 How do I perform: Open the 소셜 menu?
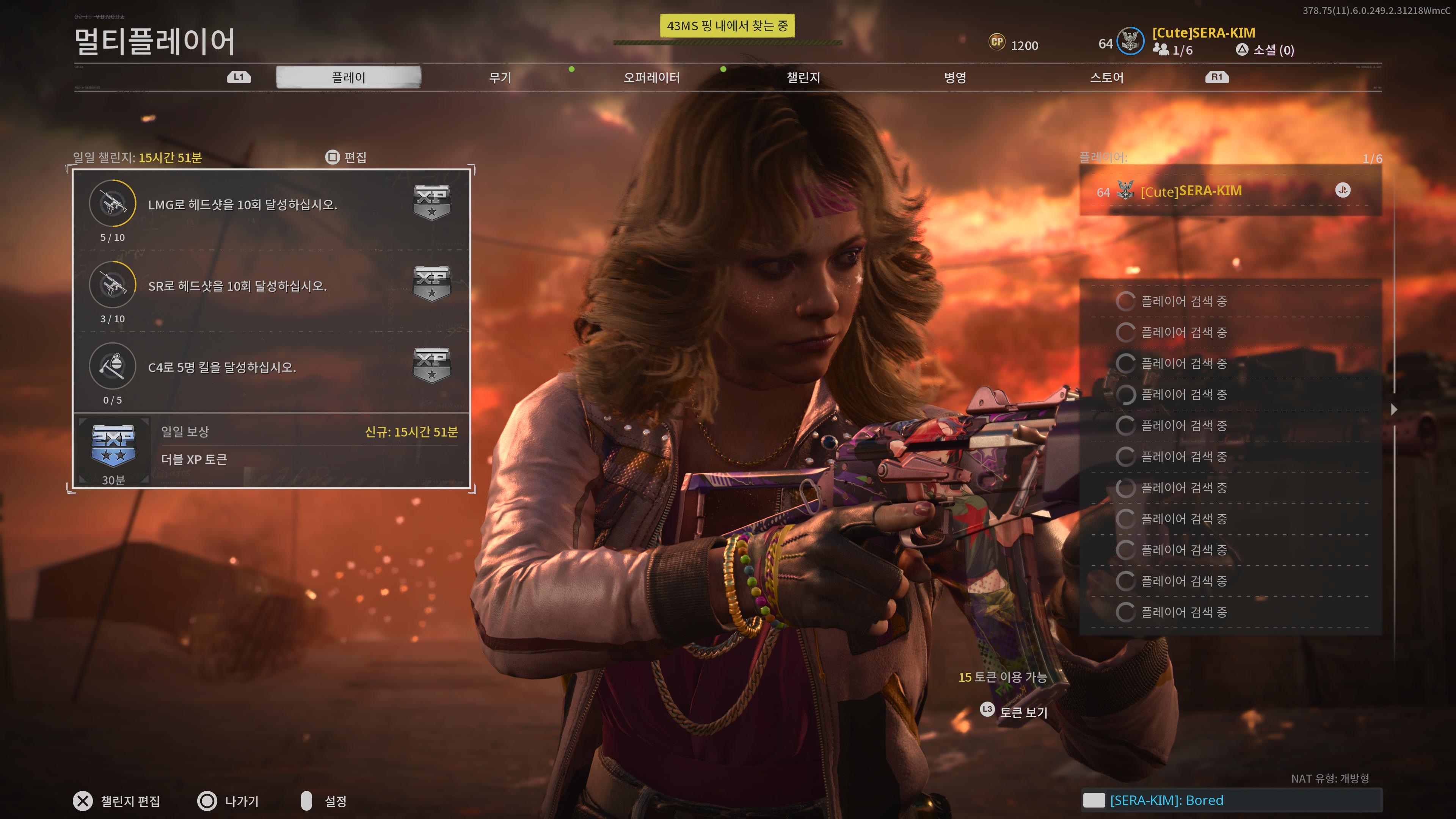click(1266, 50)
